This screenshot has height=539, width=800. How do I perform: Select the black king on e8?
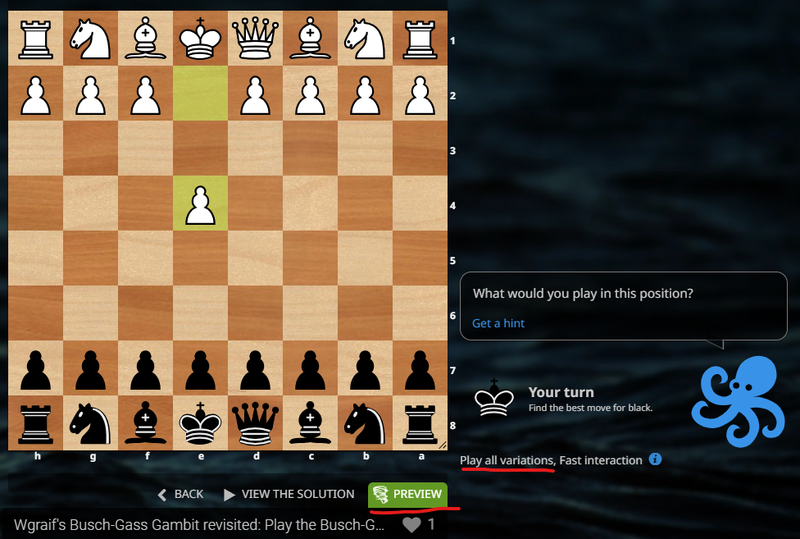click(201, 423)
